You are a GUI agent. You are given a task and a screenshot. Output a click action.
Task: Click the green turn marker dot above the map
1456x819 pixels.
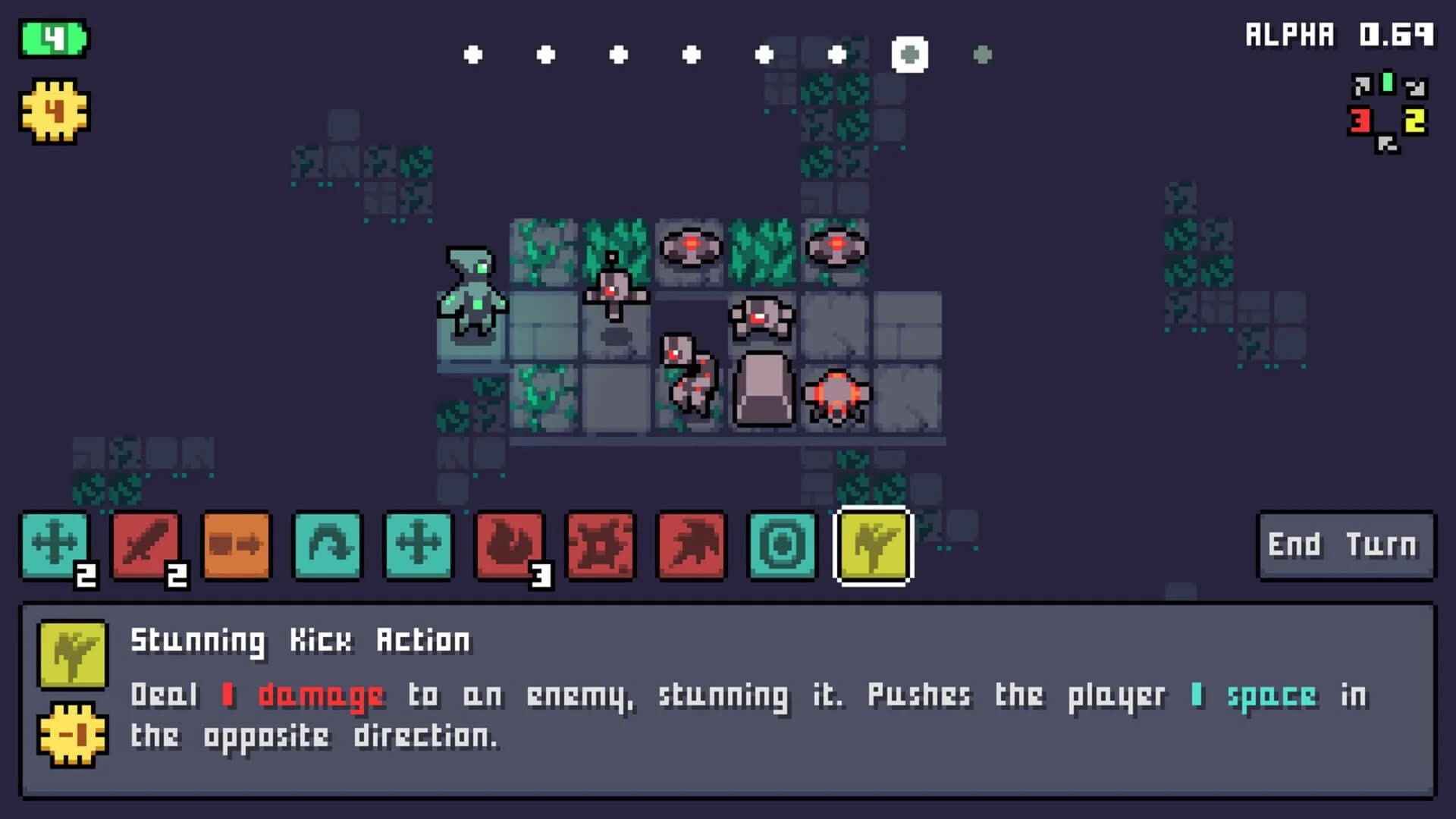pyautogui.click(x=908, y=53)
